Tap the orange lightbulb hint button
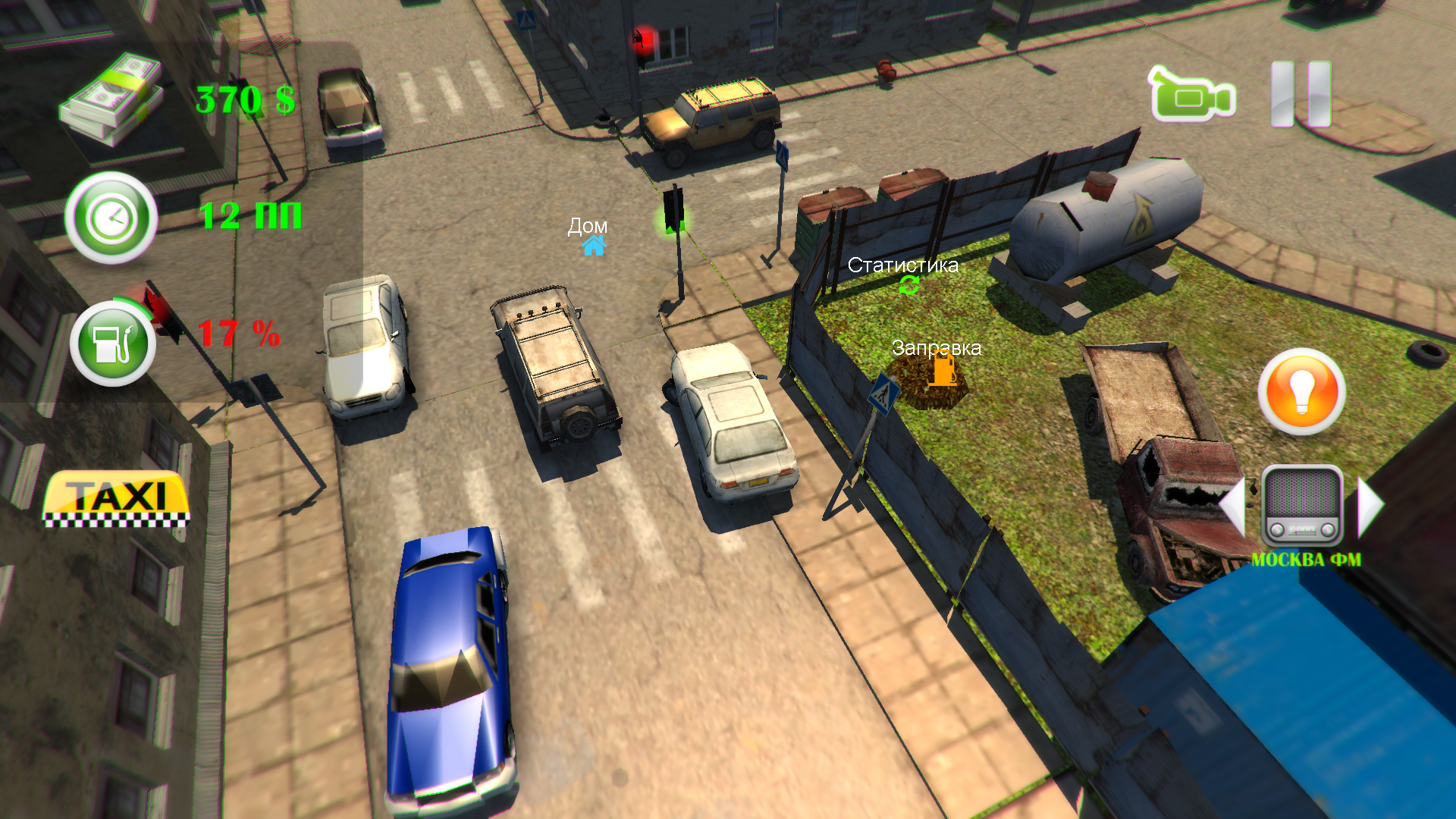The image size is (1456, 819). point(1301,391)
